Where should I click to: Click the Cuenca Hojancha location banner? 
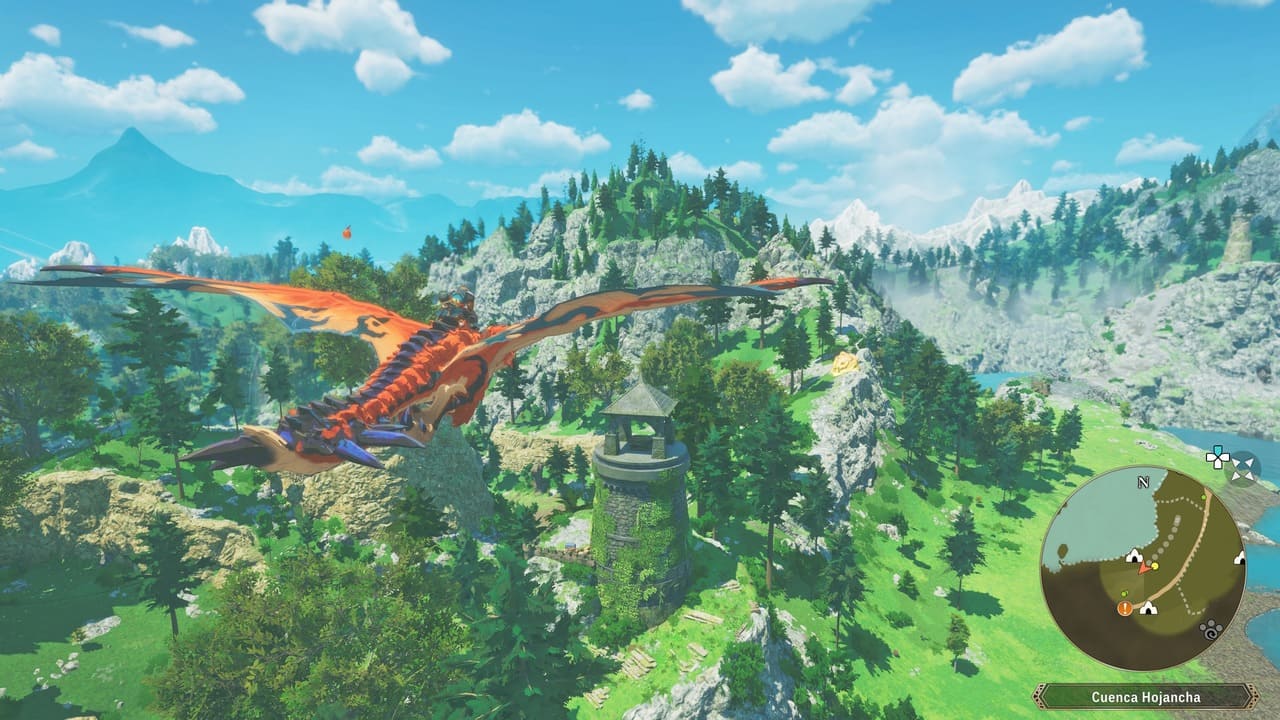click(x=1145, y=697)
